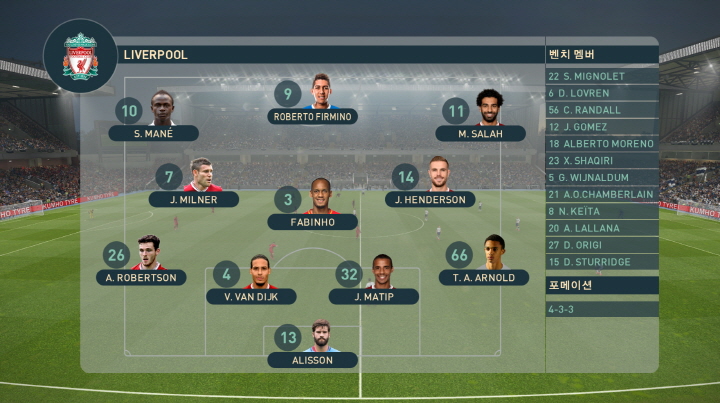The width and height of the screenshot is (720, 403).
Task: Select goalkeeper Alisson
Action: pyautogui.click(x=312, y=360)
